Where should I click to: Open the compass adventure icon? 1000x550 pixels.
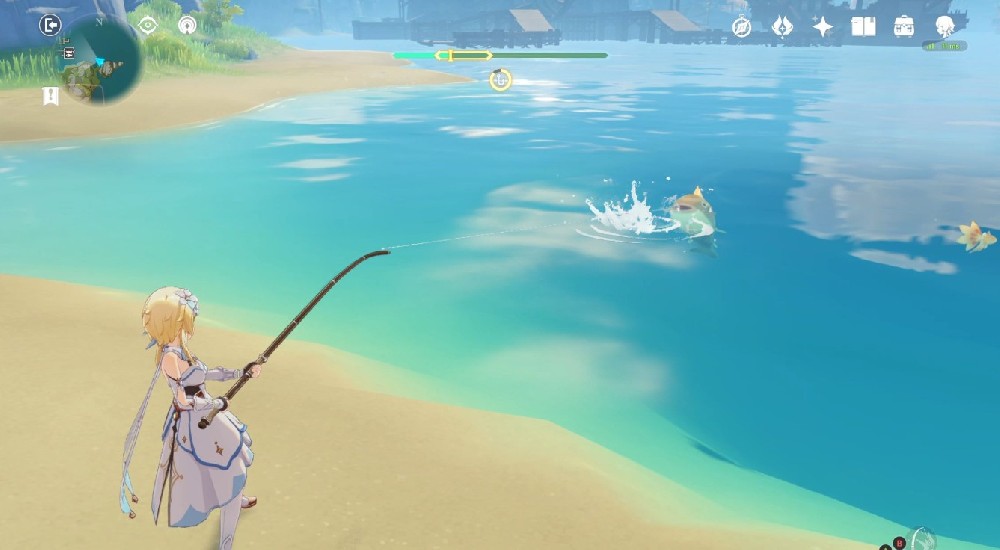point(741,27)
